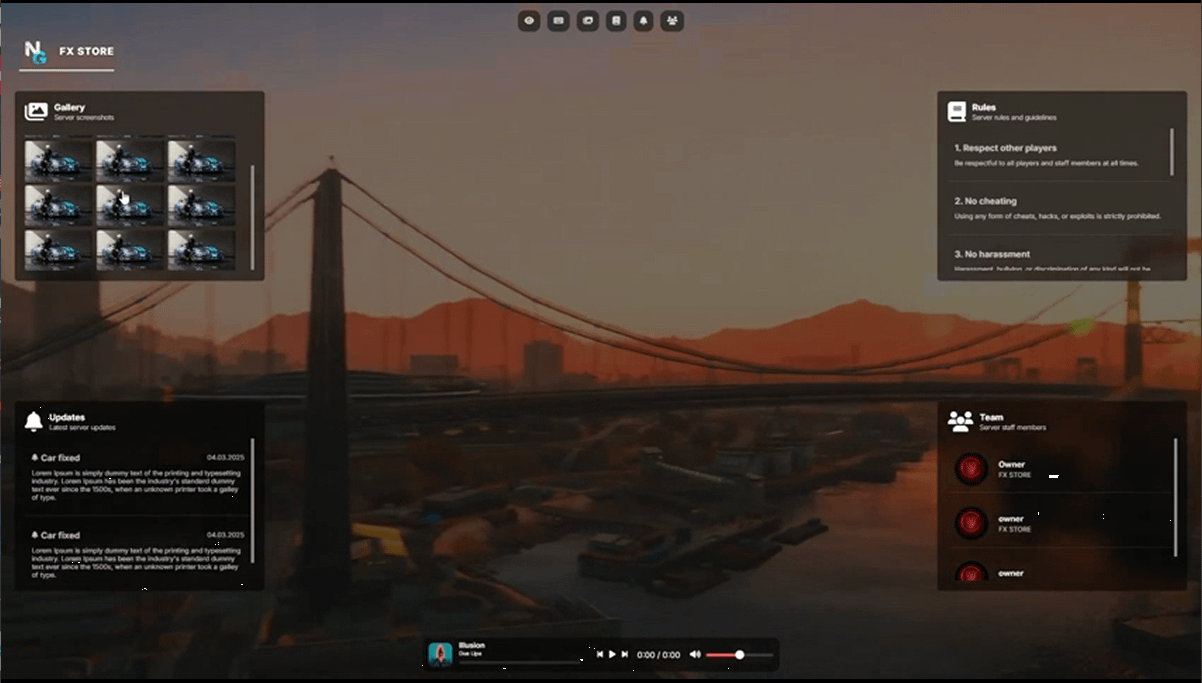This screenshot has width=1202, height=683.
Task: Open the rules book icon in top toolbar
Action: point(616,20)
